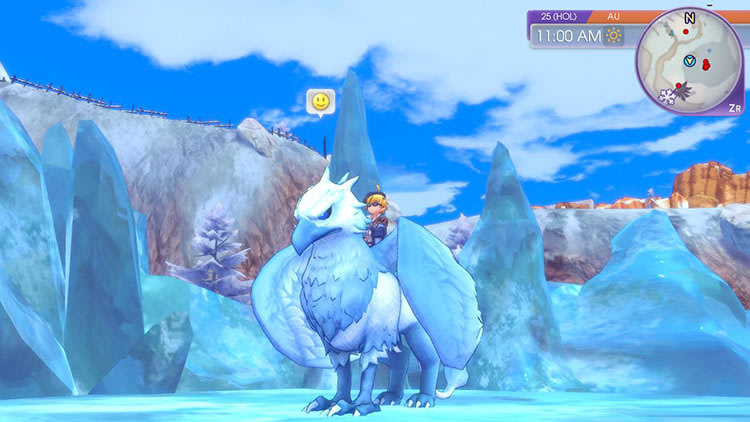750x422 pixels.
Task: Click the smiley face emote bubble
Action: coord(320,102)
